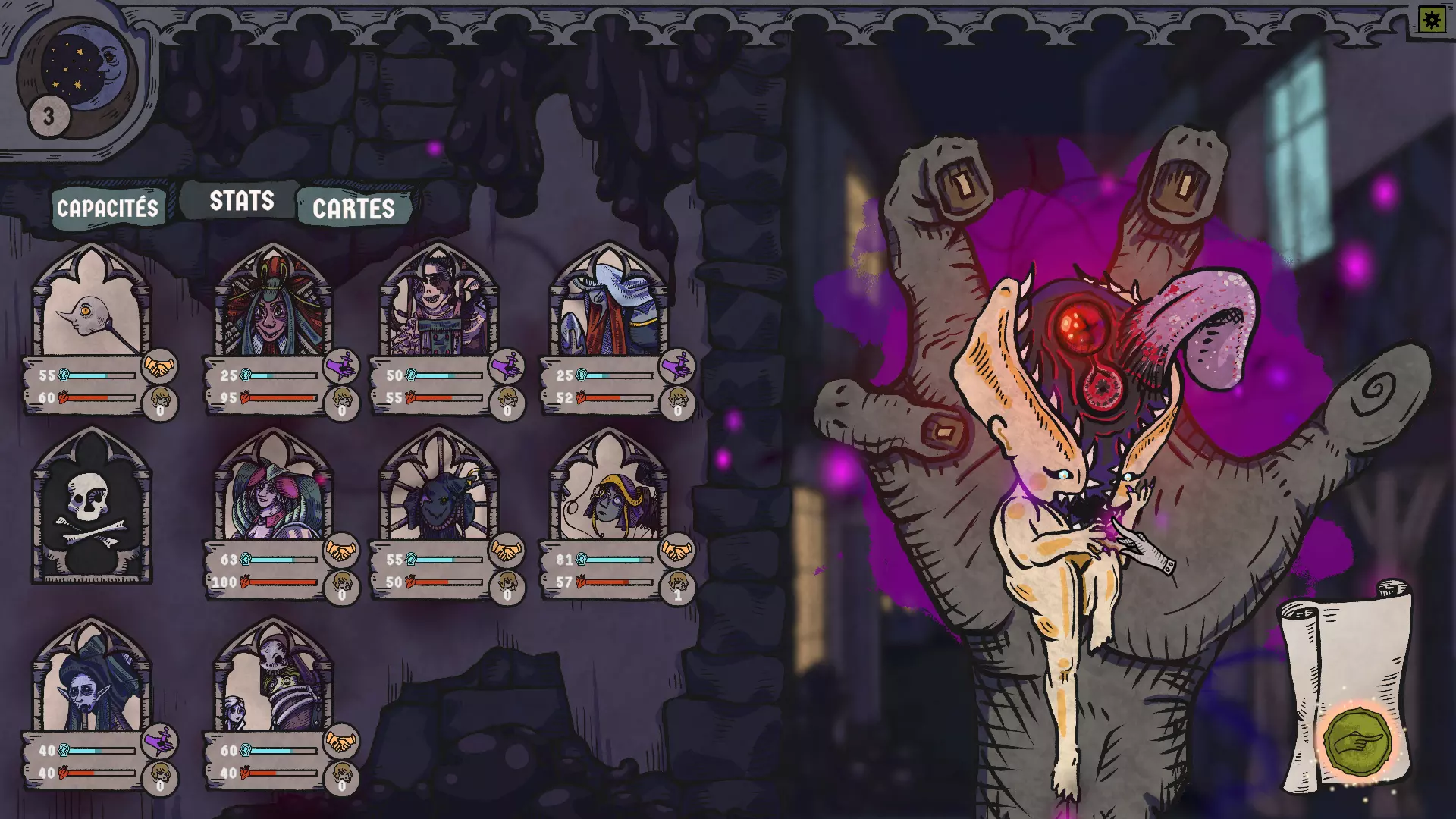The height and width of the screenshot is (819, 1456).
Task: Select the pale elf with blue hair portrait
Action: (91, 682)
